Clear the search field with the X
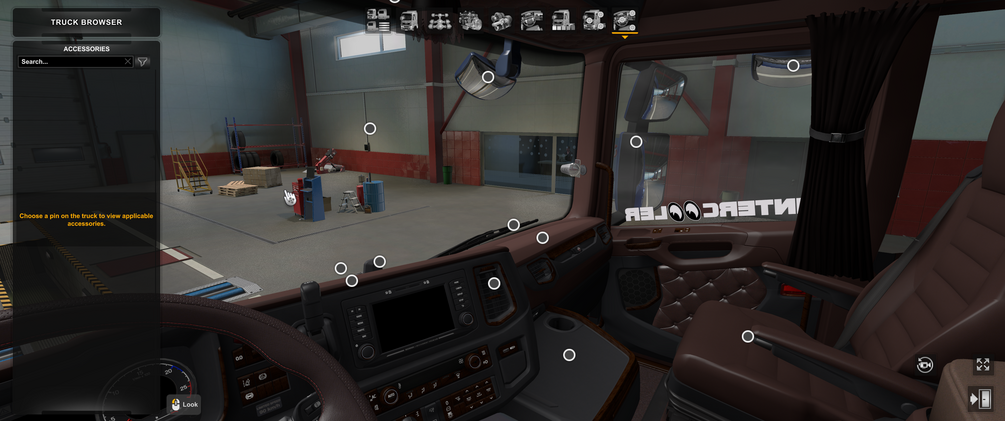 pos(128,62)
